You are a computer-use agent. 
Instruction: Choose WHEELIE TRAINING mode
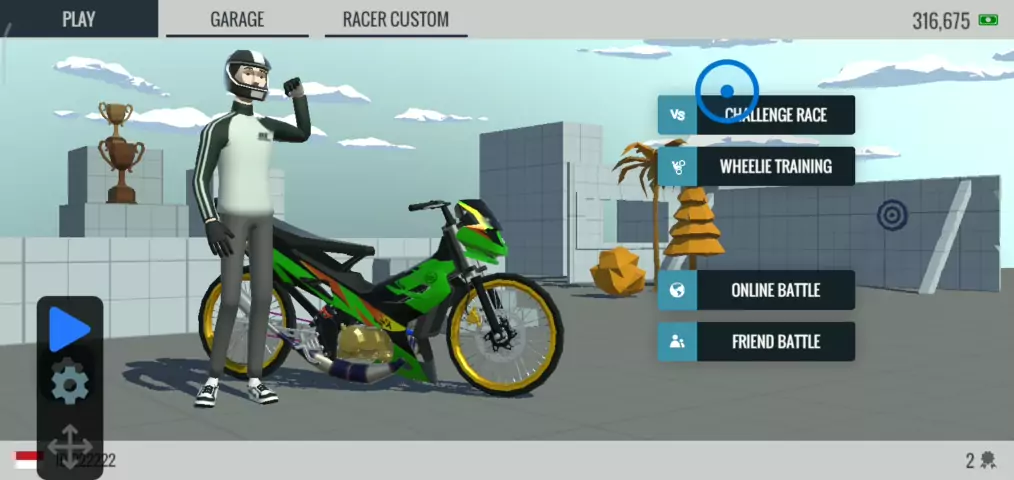point(757,166)
